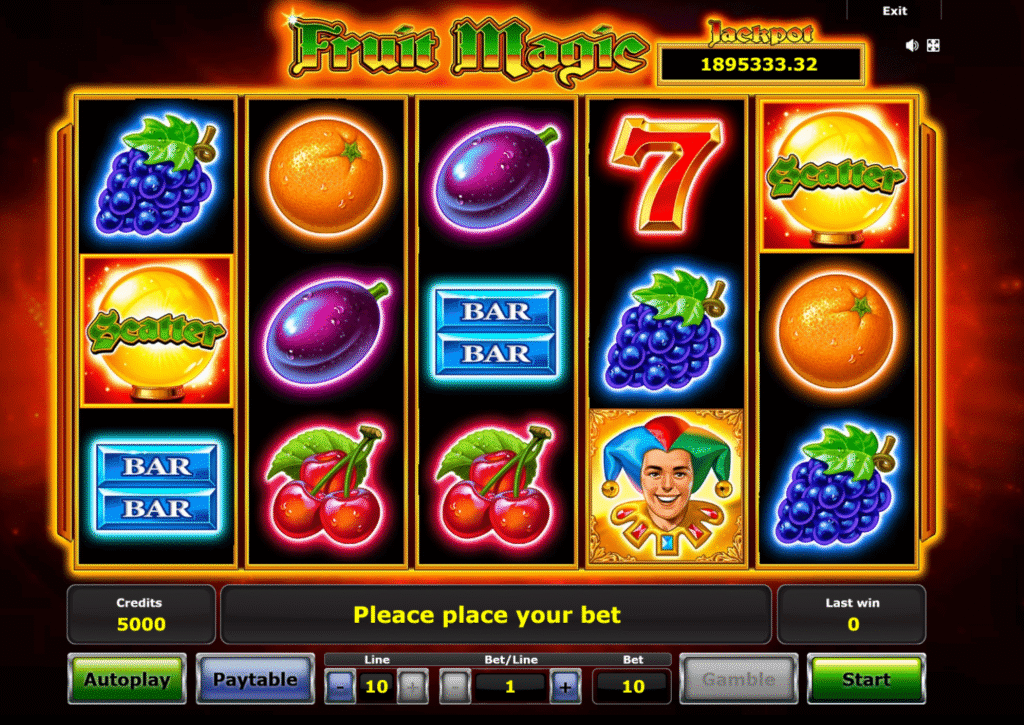The height and width of the screenshot is (725, 1024).
Task: Lower the Bet/Line amount
Action: (454, 687)
